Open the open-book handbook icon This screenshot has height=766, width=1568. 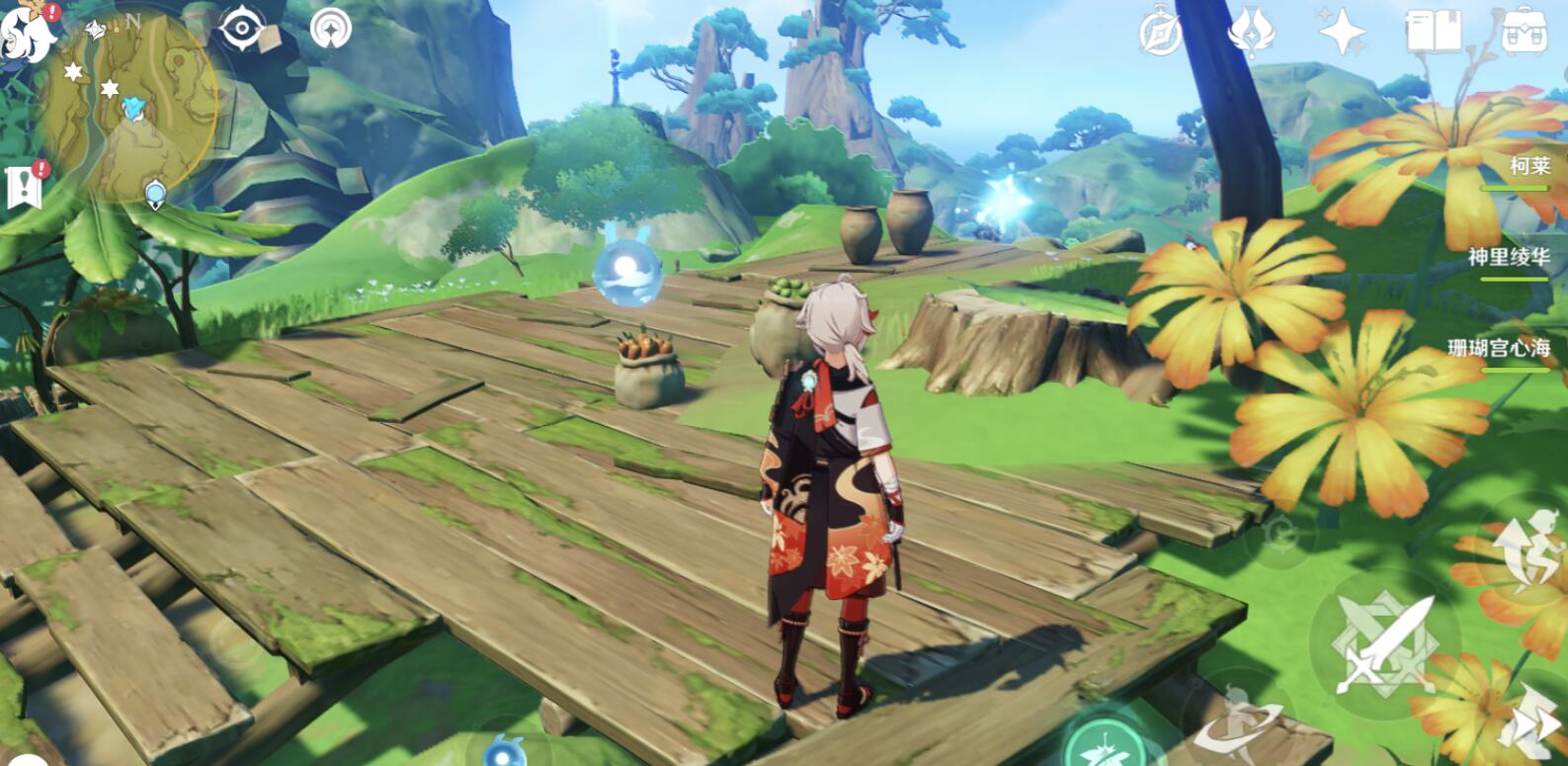tap(1433, 32)
